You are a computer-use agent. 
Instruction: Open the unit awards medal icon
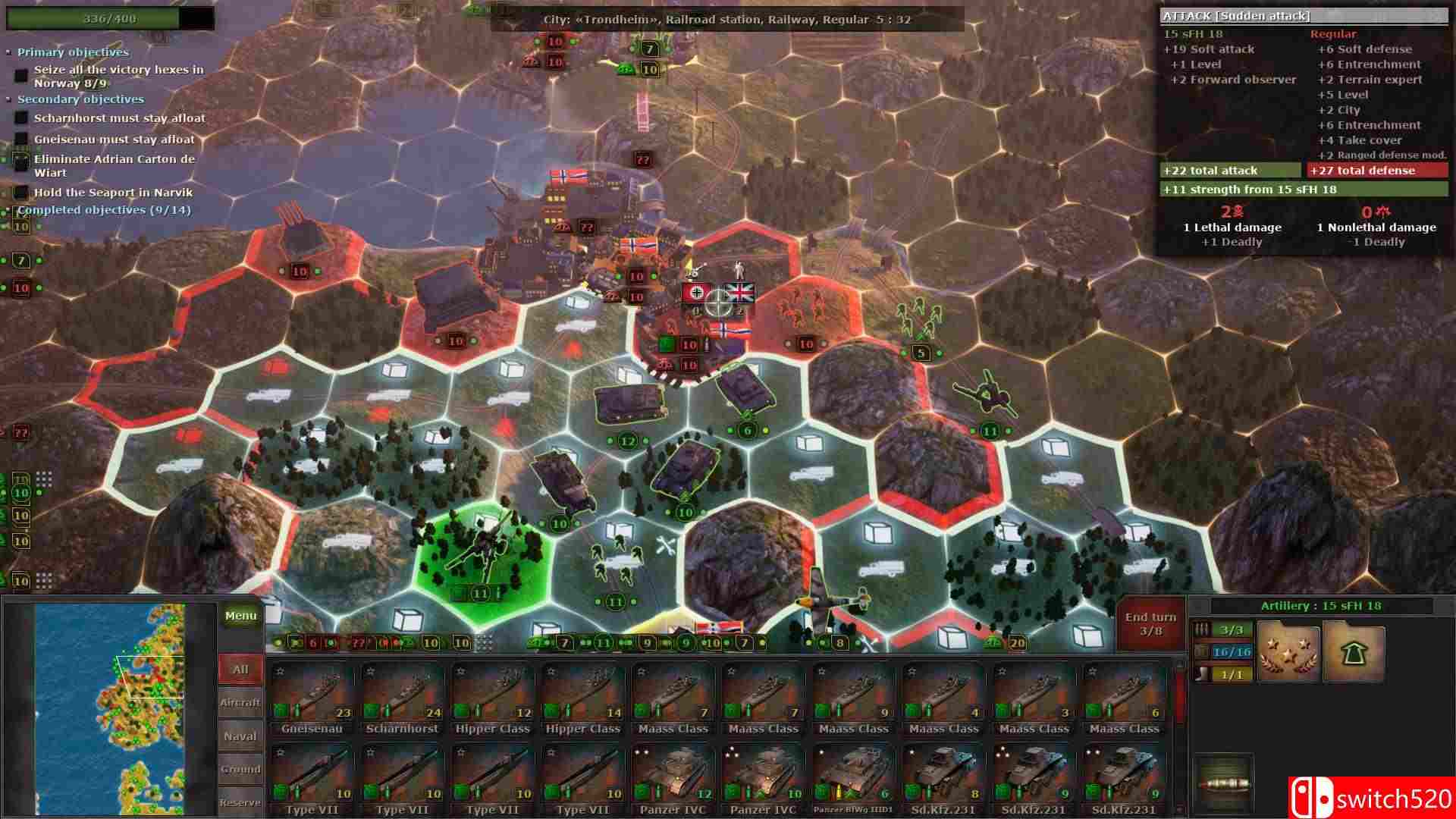click(1287, 651)
